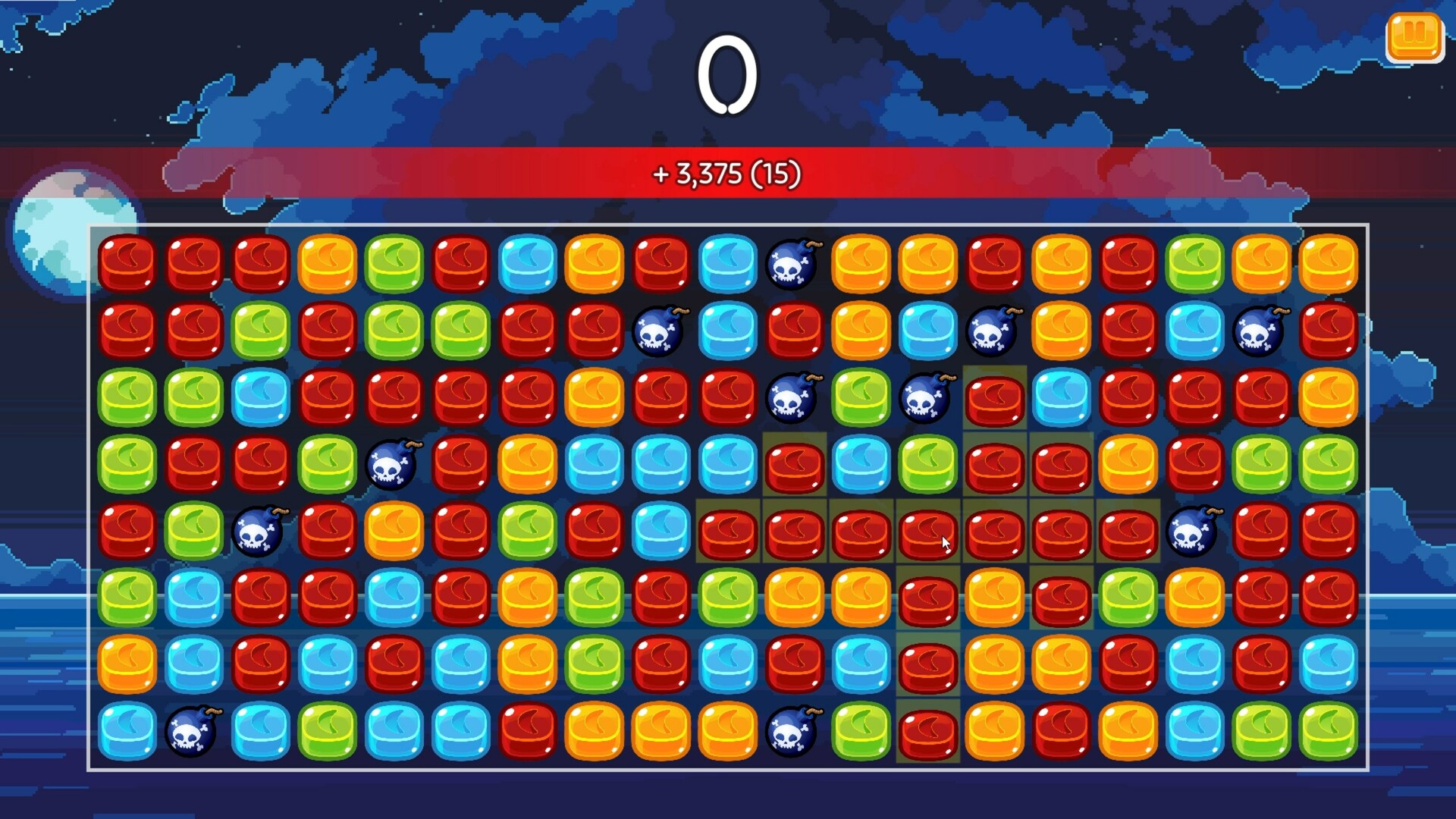
Task: Click the pause button in the top-right corner
Action: click(1414, 36)
